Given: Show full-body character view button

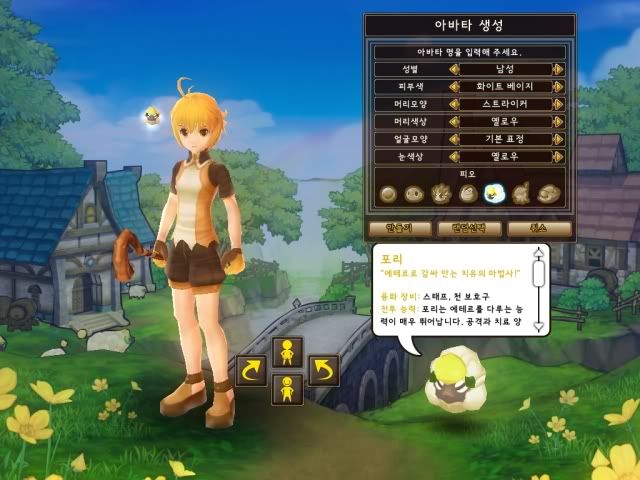Looking at the screenshot, I should pos(287,387).
